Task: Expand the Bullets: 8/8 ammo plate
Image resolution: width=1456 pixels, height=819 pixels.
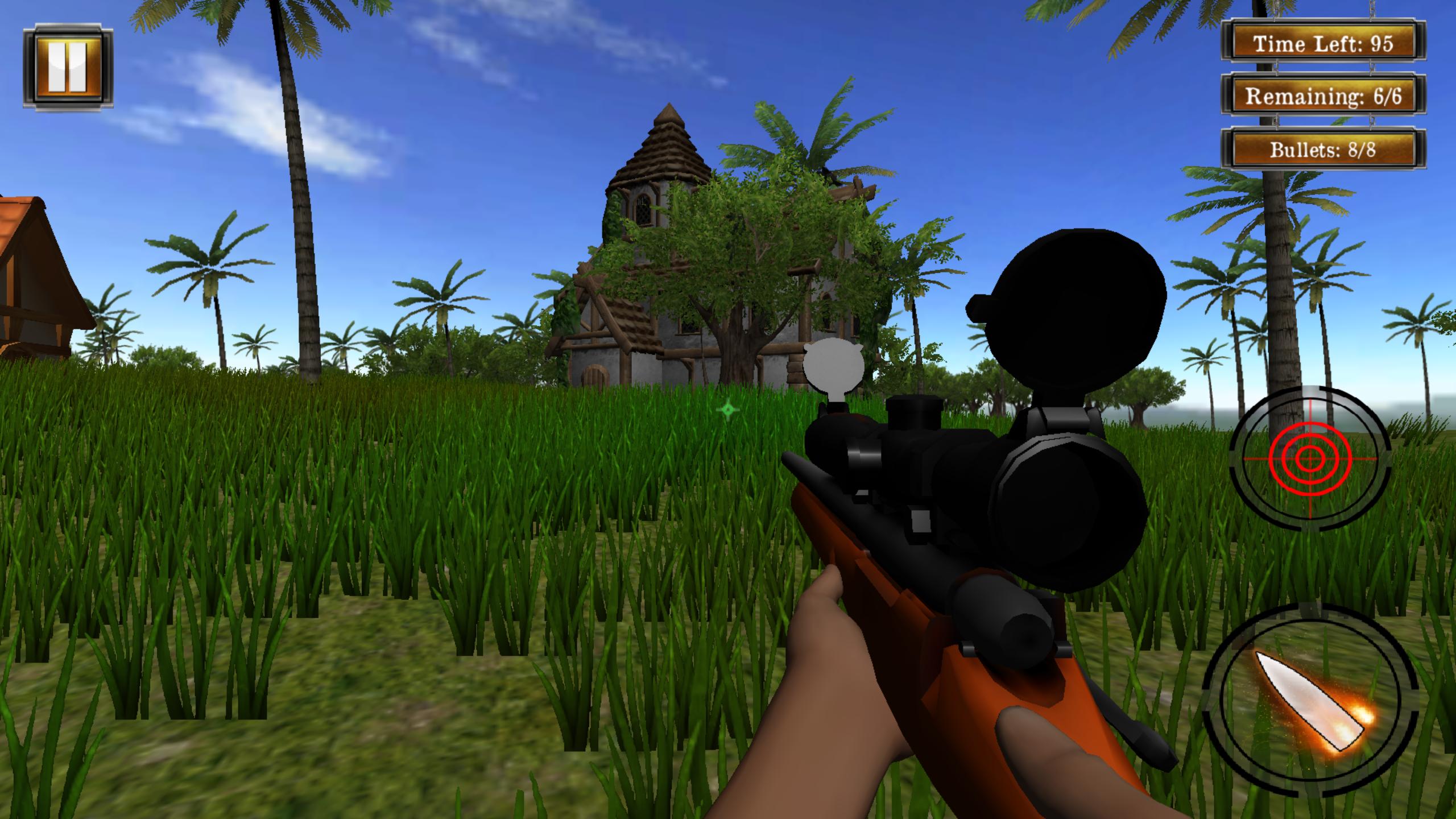Action: pyautogui.click(x=1324, y=150)
